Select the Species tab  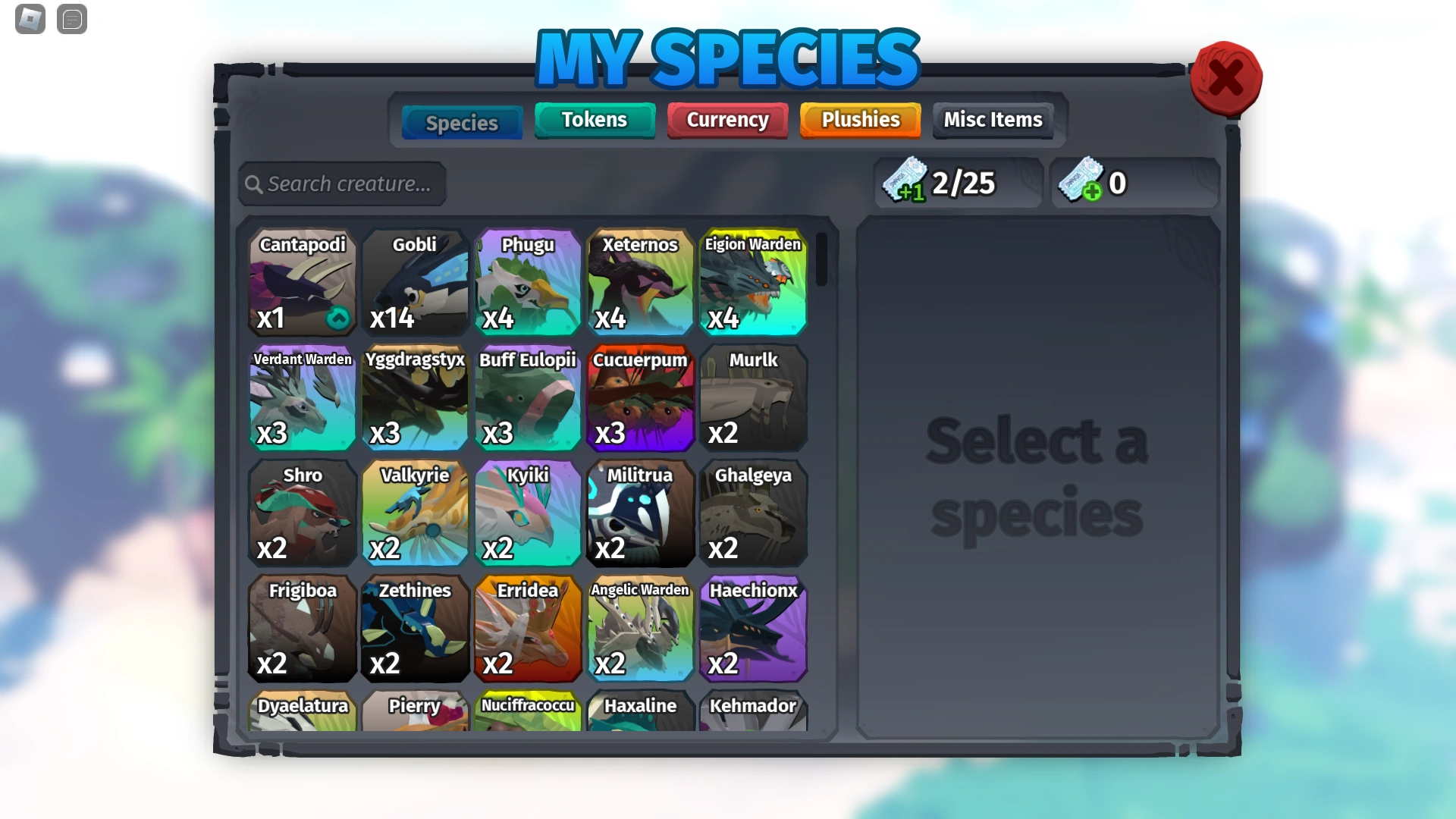[x=461, y=121]
